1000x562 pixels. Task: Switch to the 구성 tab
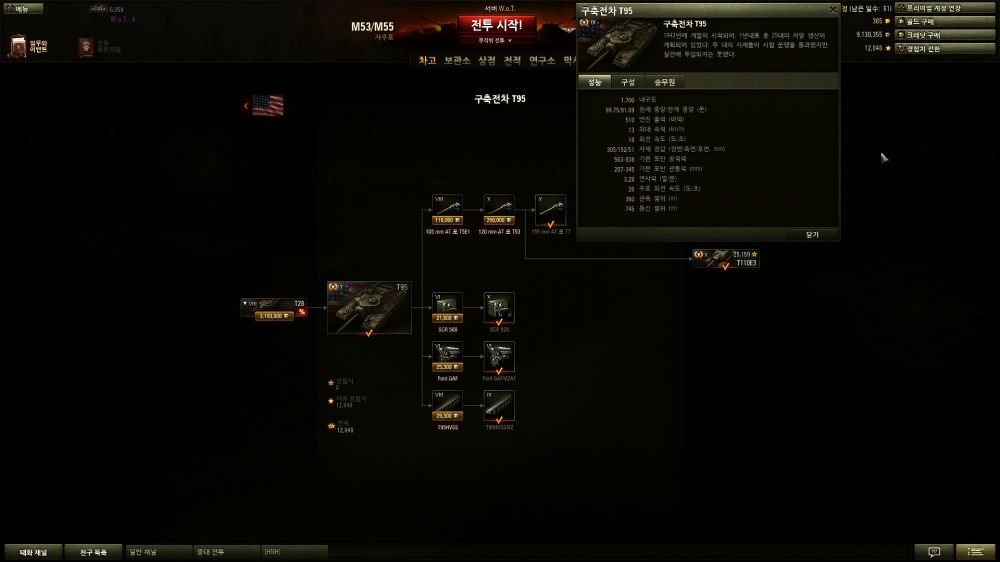(627, 82)
